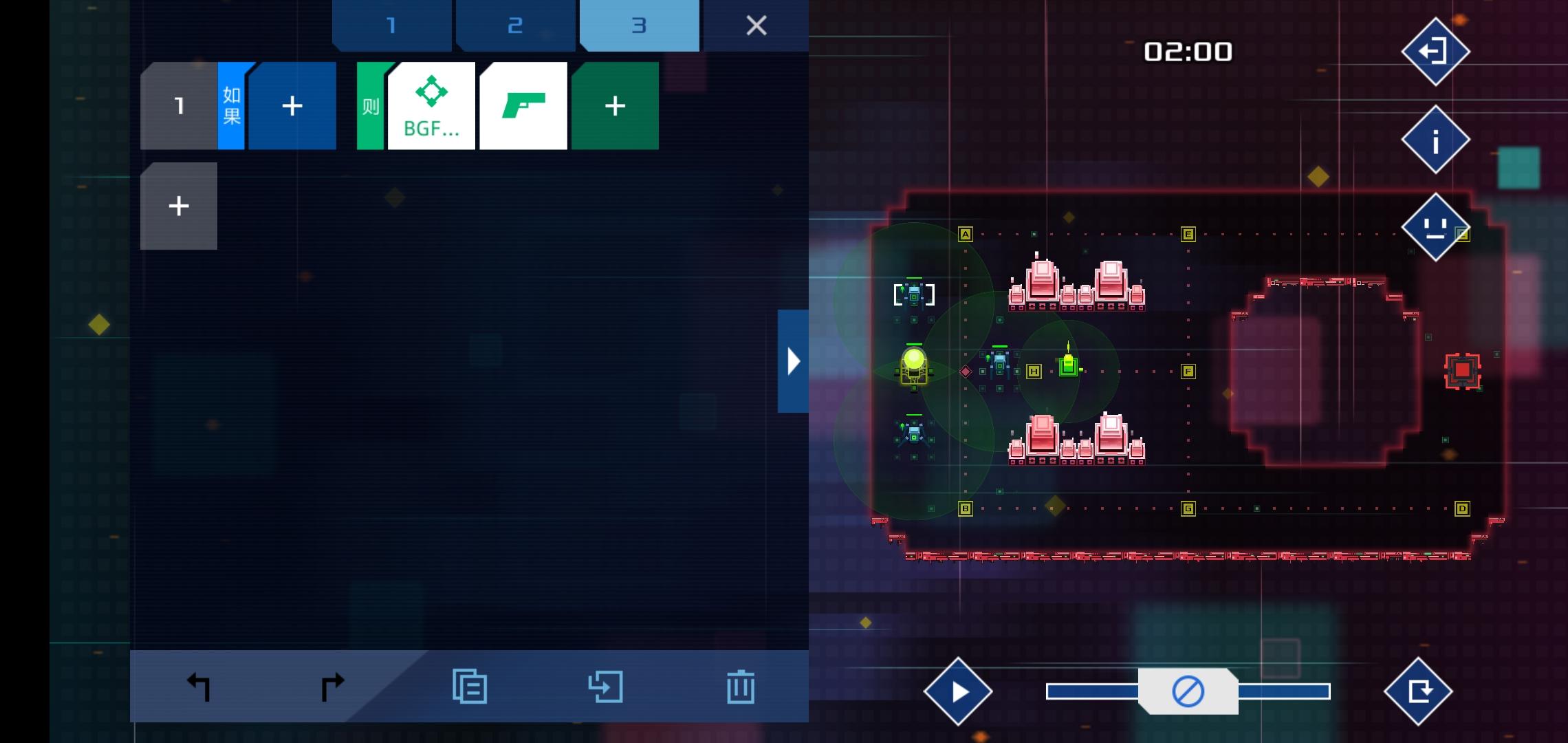This screenshot has width=1568, height=743.
Task: Add a new rule with gray plus
Action: click(x=178, y=205)
